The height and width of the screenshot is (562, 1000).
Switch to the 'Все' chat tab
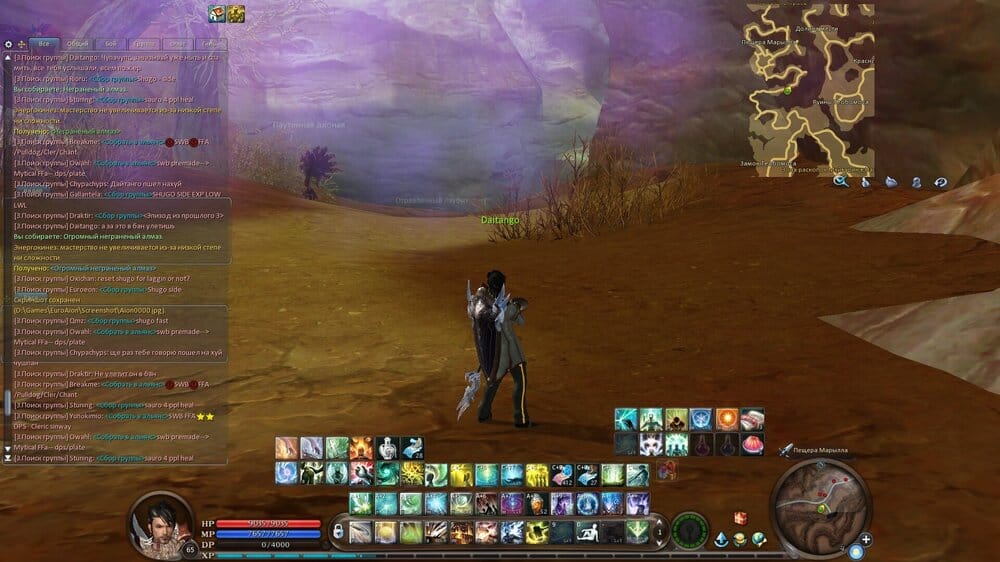[44, 44]
